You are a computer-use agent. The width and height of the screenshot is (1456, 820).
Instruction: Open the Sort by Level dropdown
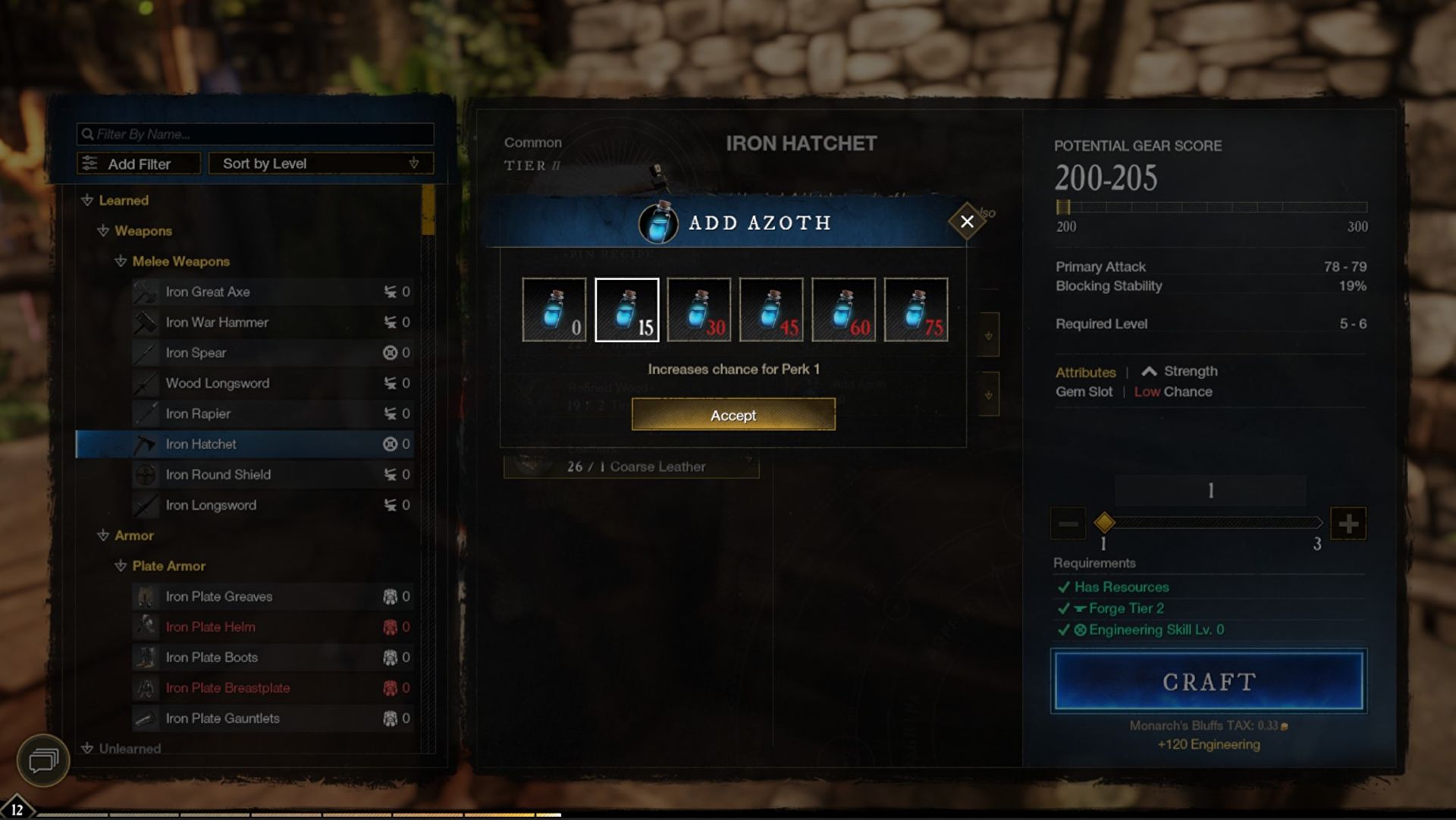coord(320,163)
